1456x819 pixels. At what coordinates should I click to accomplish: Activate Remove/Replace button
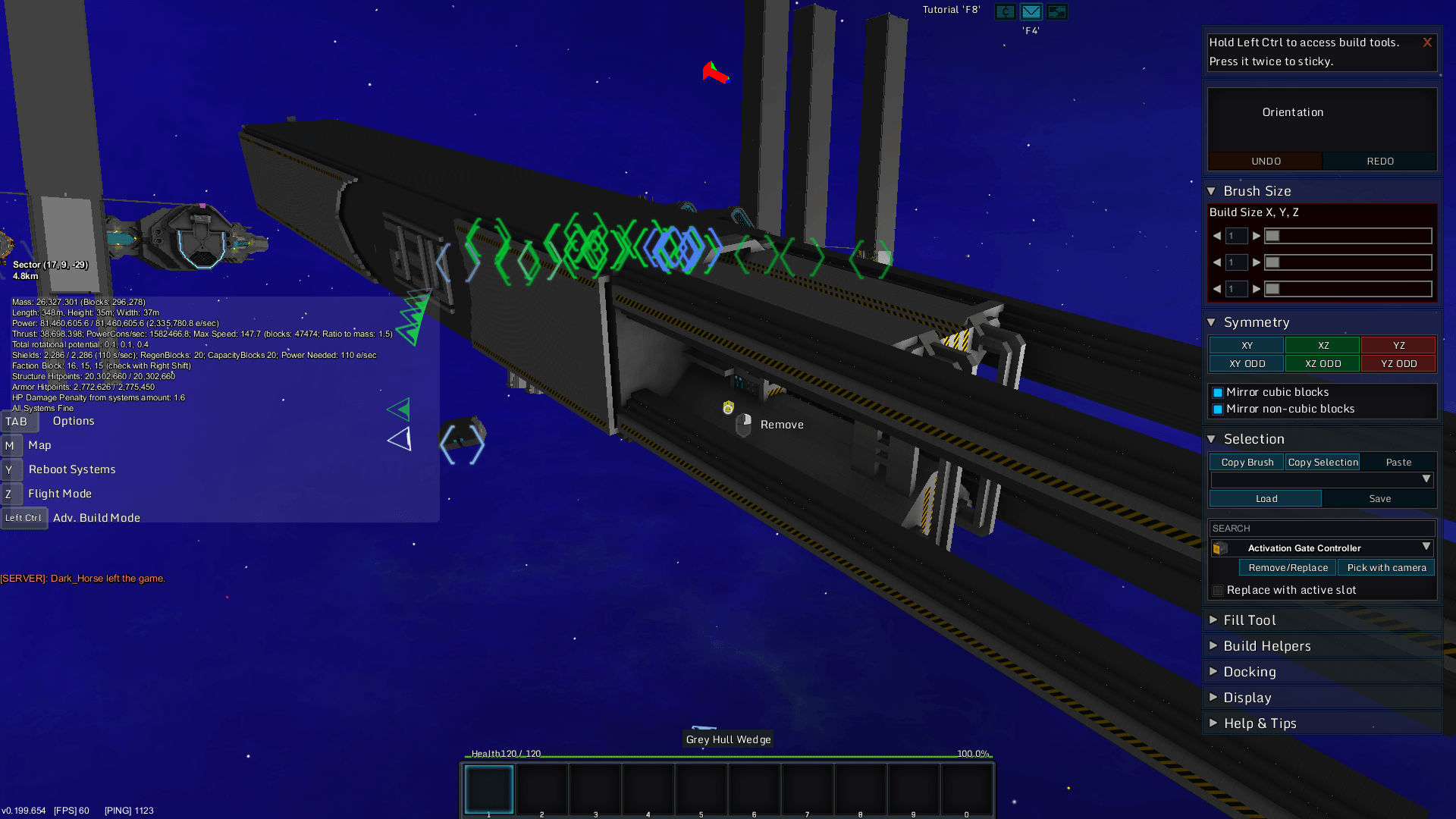pyautogui.click(x=1288, y=568)
